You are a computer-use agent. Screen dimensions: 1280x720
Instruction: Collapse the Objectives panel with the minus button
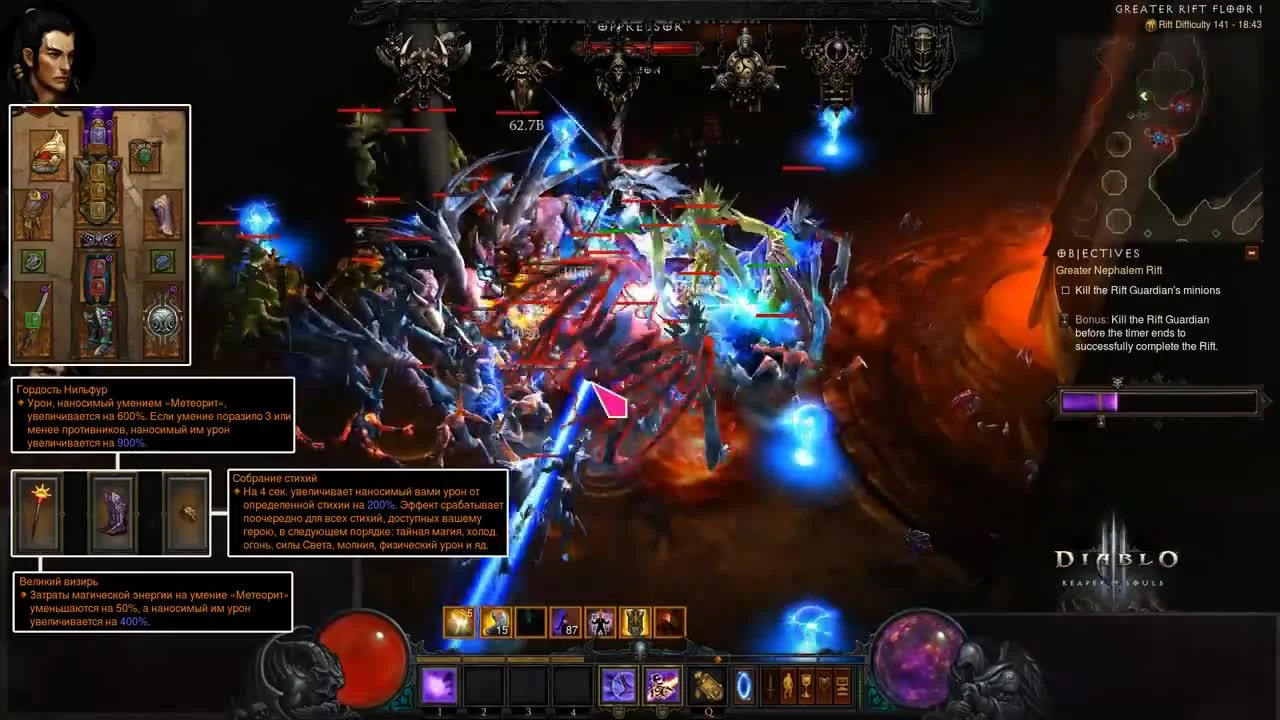1250,253
